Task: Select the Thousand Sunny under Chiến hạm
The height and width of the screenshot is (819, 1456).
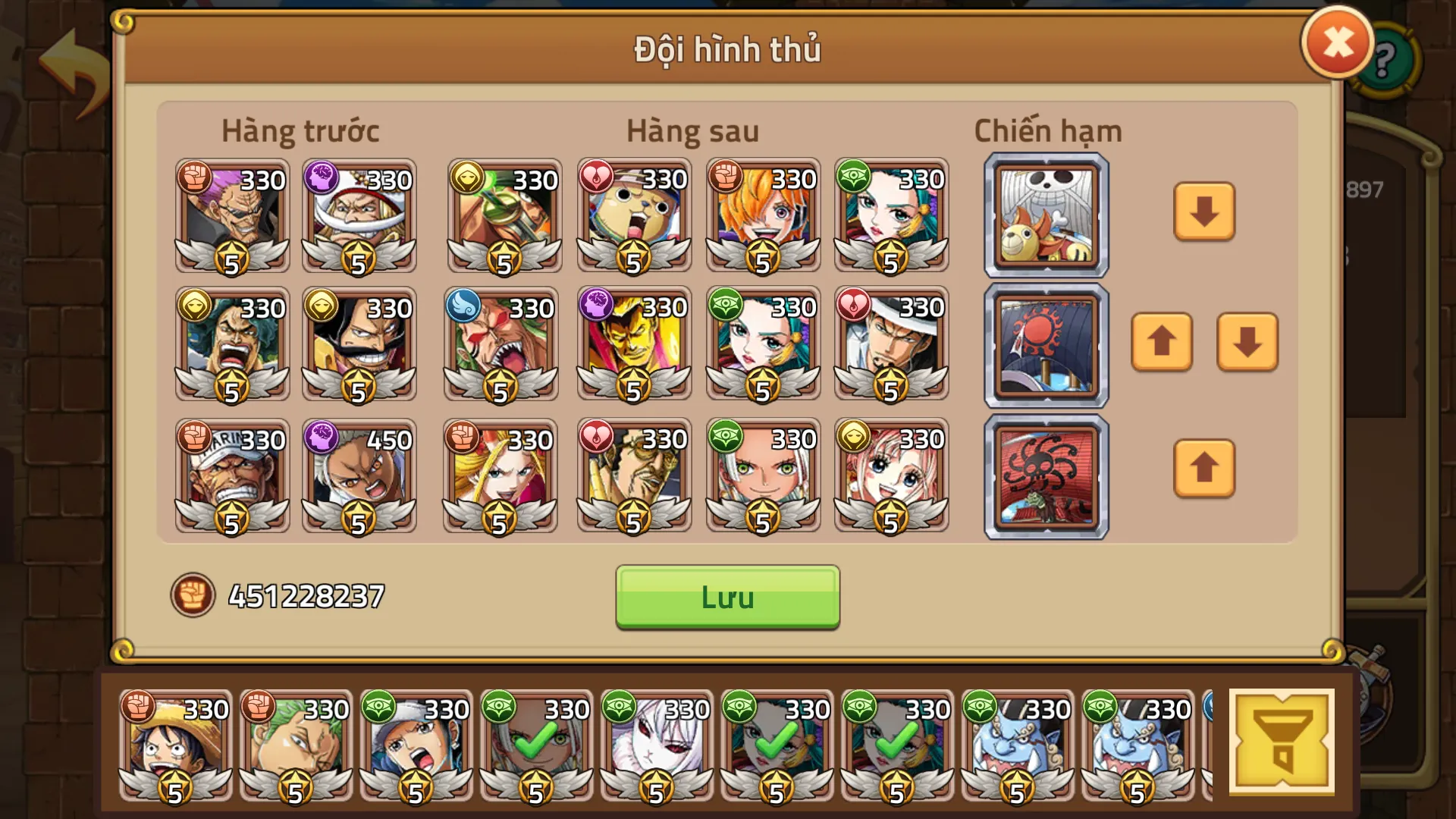Action: click(1045, 214)
